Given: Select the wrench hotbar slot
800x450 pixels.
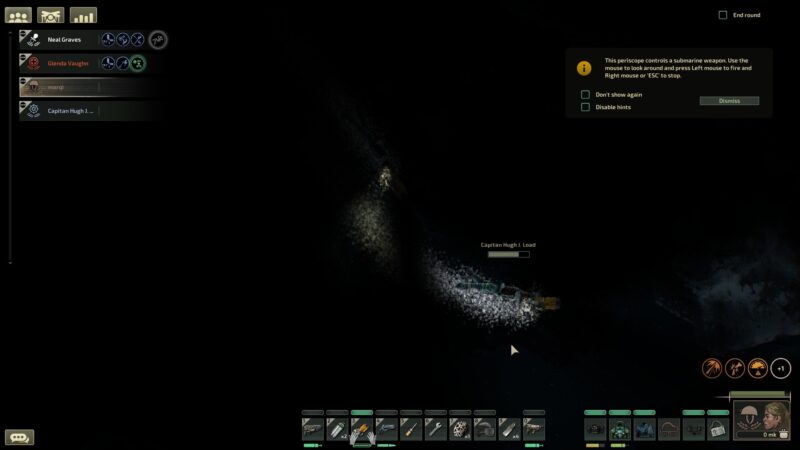Looking at the screenshot, I should (x=435, y=429).
